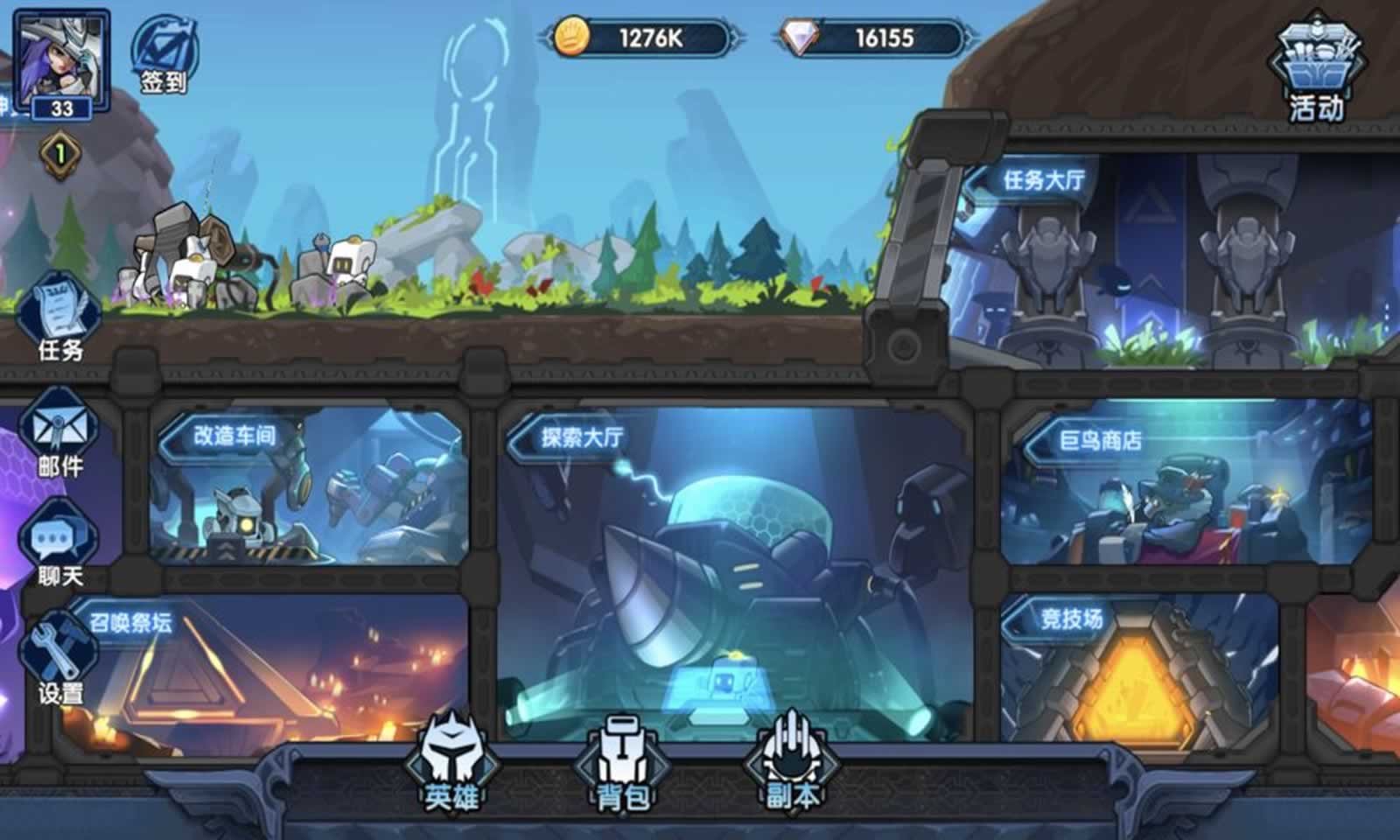The image size is (1400, 840).
Task: Tap the diamond currency display
Action: (x=866, y=35)
